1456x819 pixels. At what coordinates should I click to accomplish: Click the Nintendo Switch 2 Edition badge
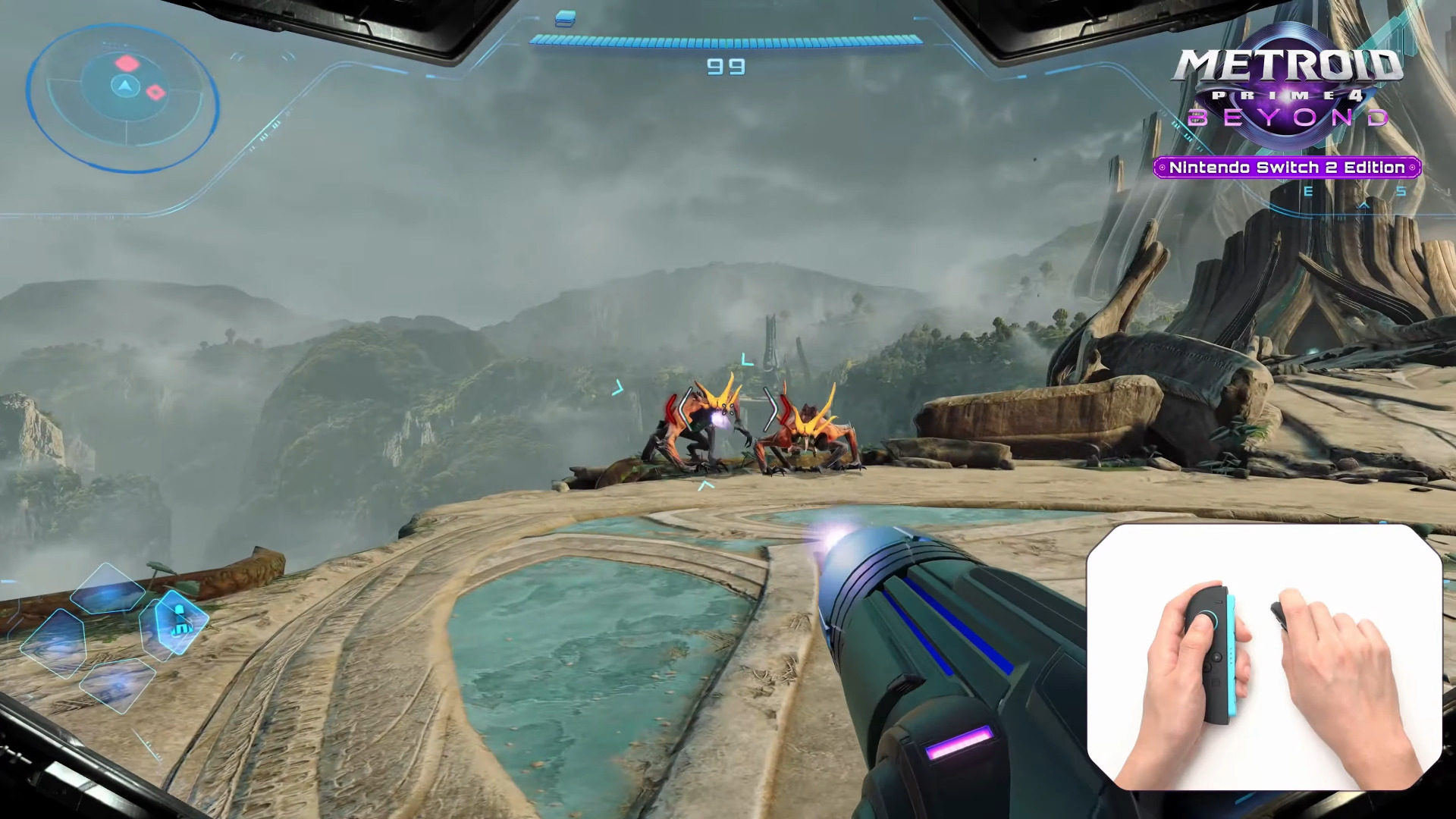coord(1287,168)
